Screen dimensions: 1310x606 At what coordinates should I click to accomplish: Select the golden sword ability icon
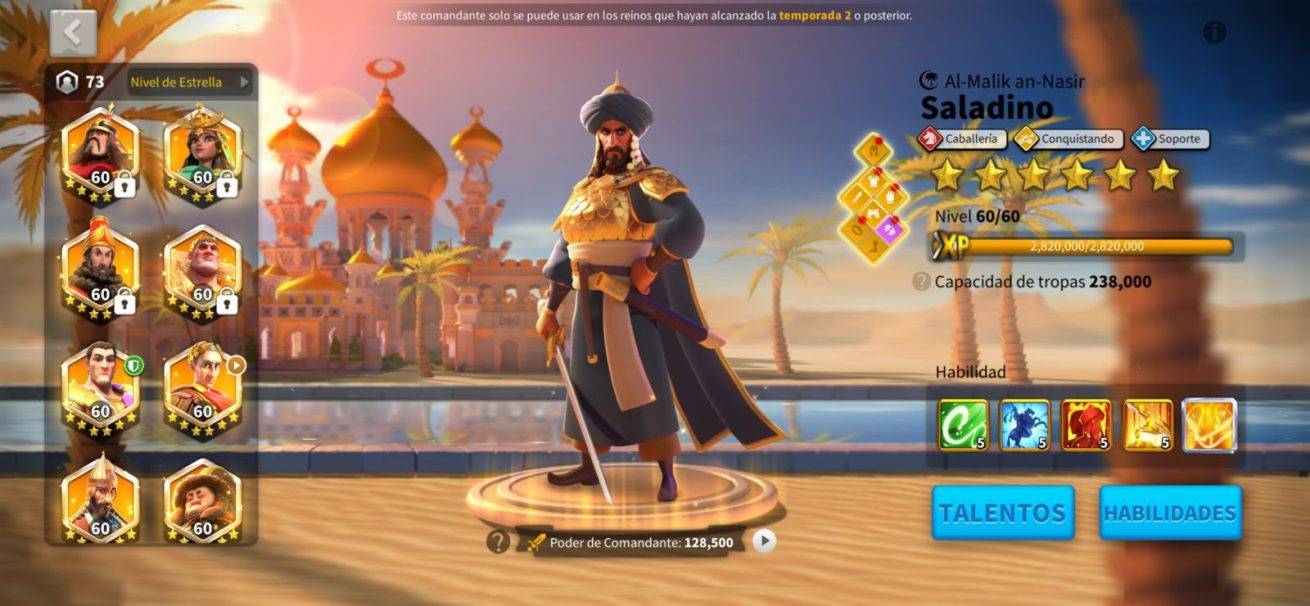(1148, 425)
